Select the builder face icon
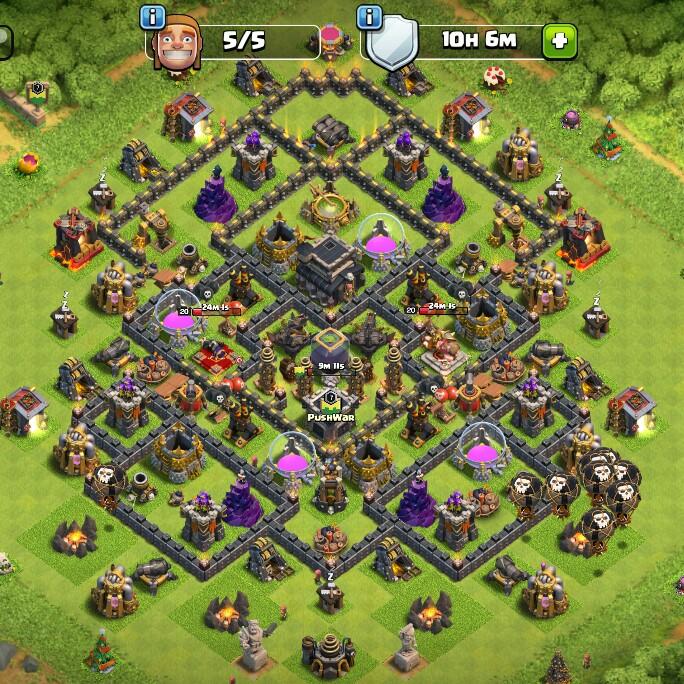 coord(178,42)
